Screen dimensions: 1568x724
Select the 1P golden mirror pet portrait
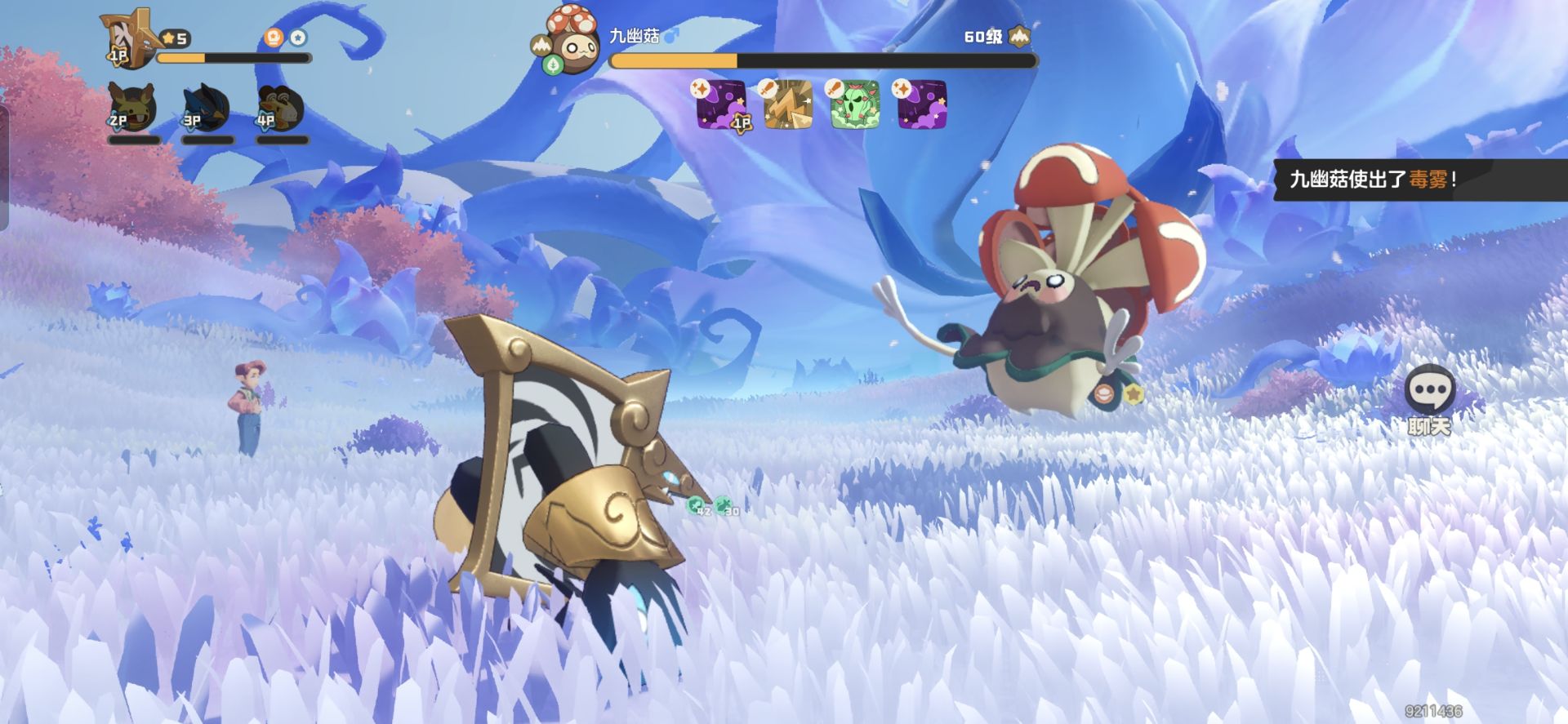click(129, 37)
